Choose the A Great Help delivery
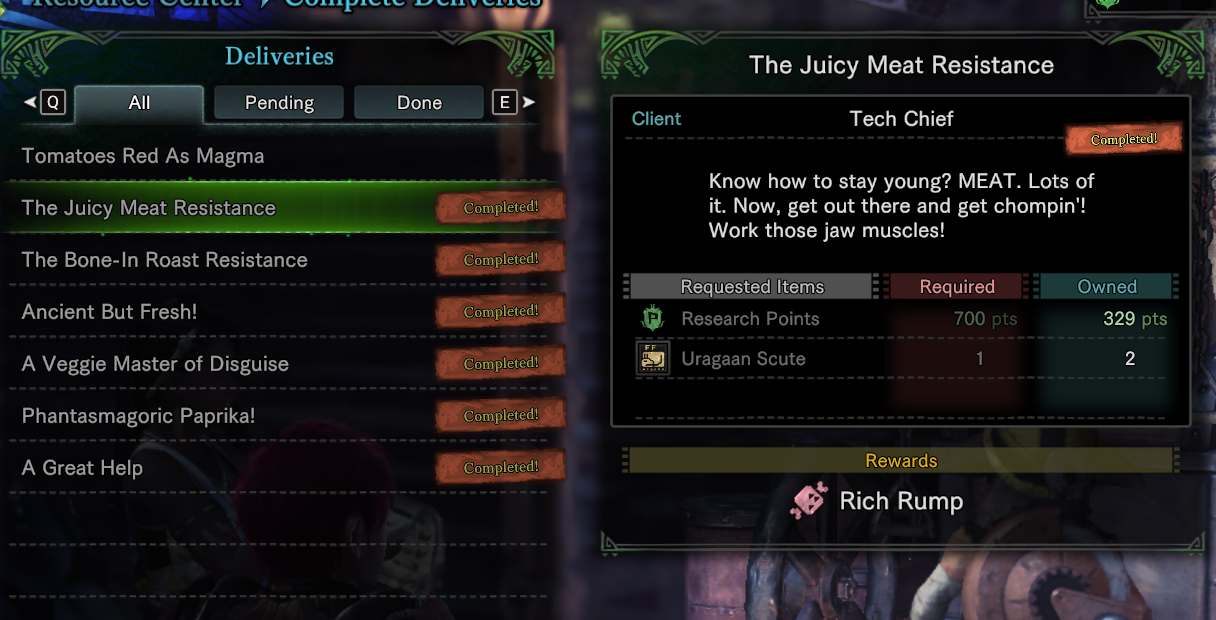The height and width of the screenshot is (620, 1216). point(82,468)
